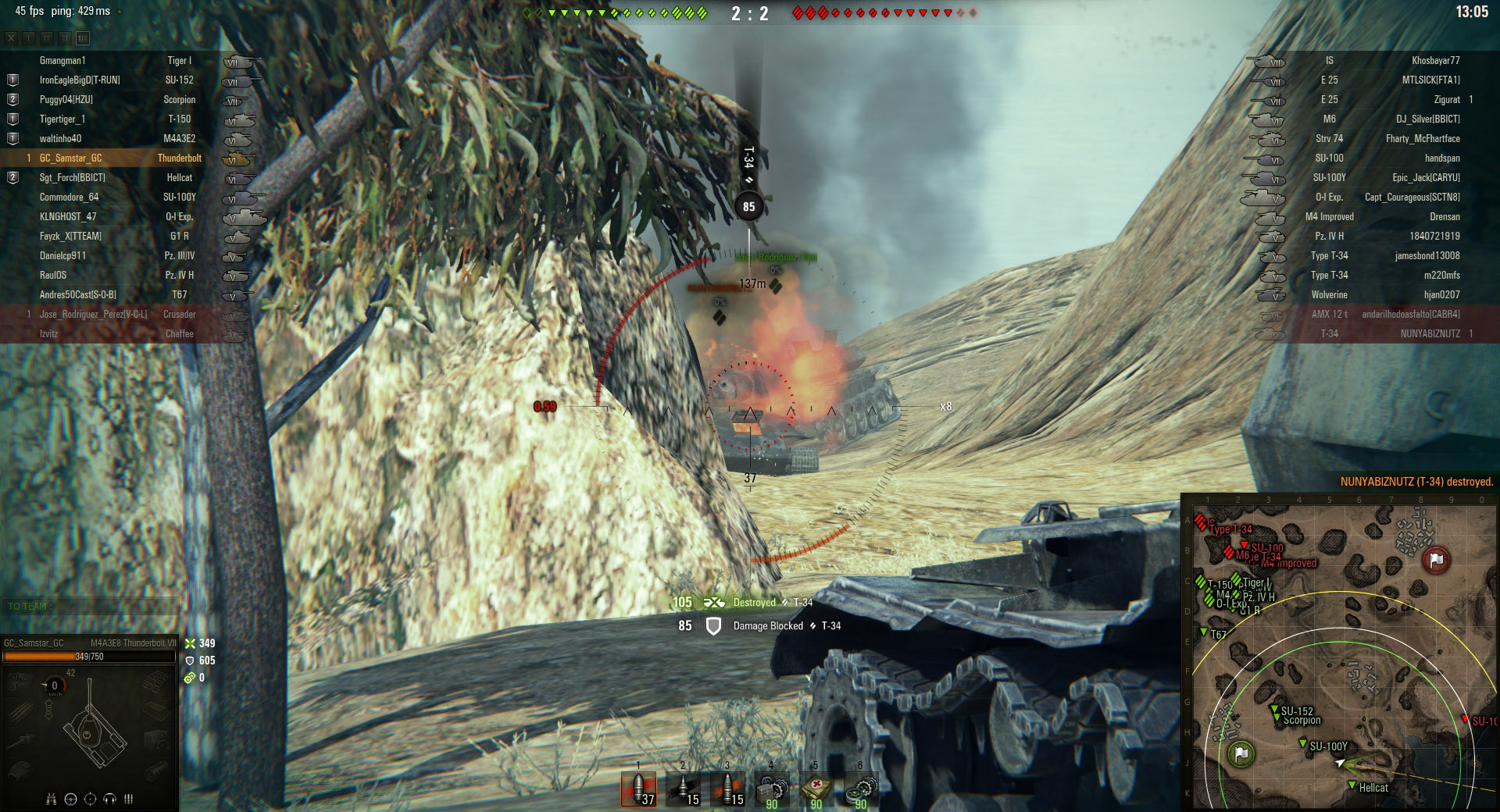Click the enemy red base flag on minimap
Viewport: 1500px width, 812px height.
click(1436, 560)
